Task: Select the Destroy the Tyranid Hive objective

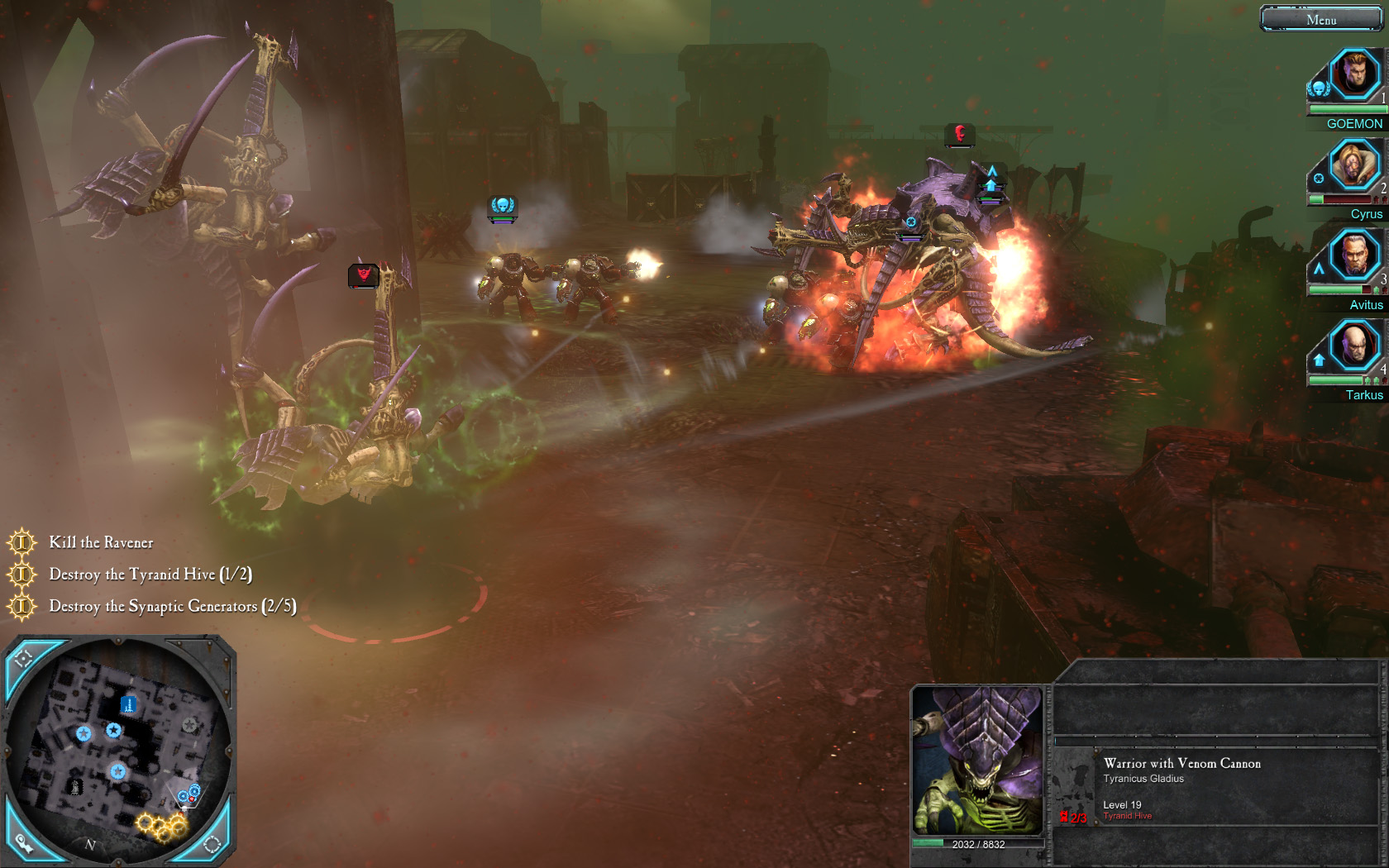Action: pyautogui.click(x=150, y=574)
